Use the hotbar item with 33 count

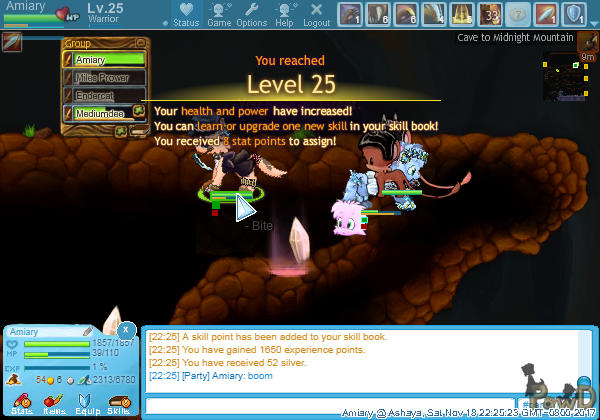point(490,14)
